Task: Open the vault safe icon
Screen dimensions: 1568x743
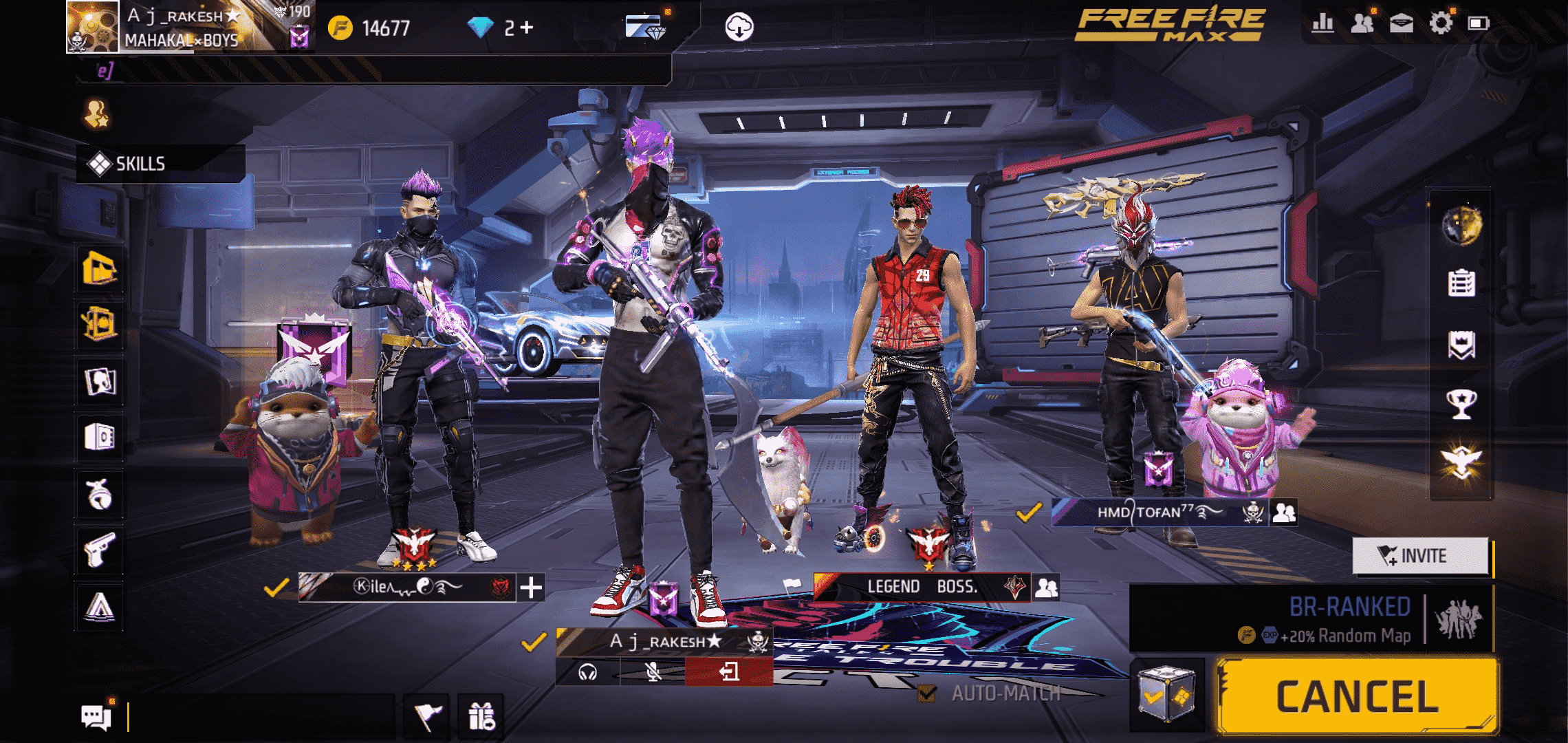Action: [x=100, y=437]
